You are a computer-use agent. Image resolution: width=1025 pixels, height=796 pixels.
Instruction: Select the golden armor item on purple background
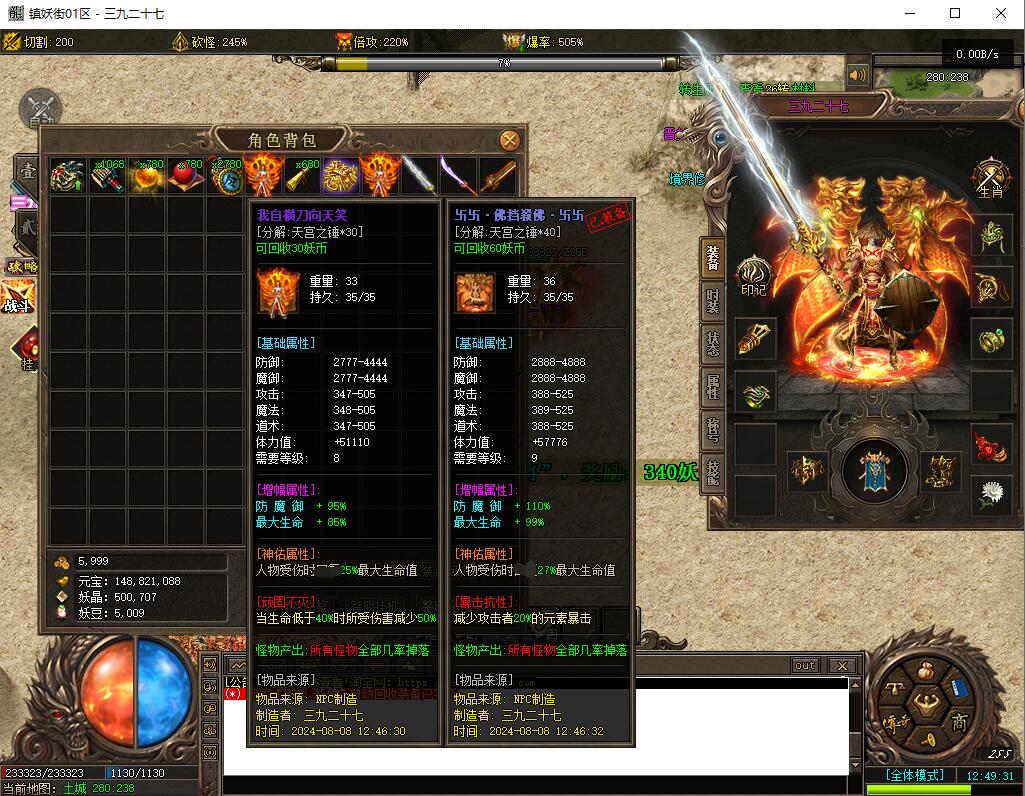[x=340, y=176]
